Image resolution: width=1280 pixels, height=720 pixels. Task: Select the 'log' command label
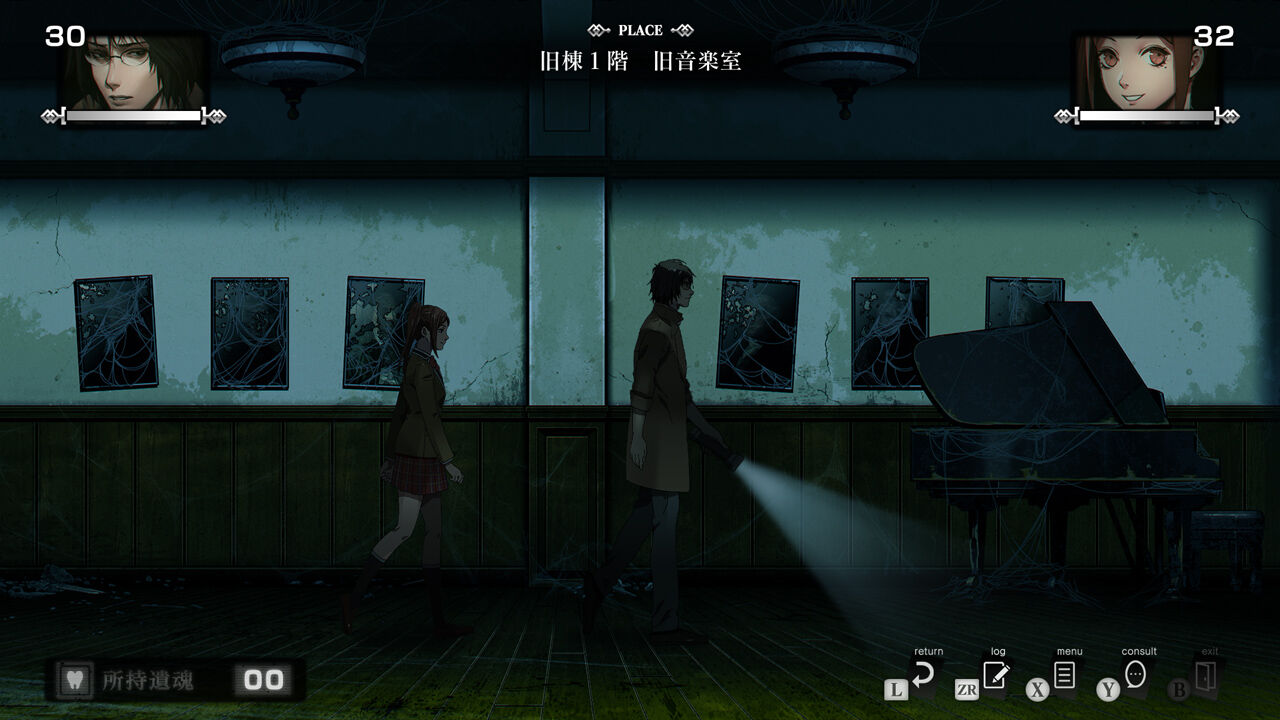tap(997, 650)
